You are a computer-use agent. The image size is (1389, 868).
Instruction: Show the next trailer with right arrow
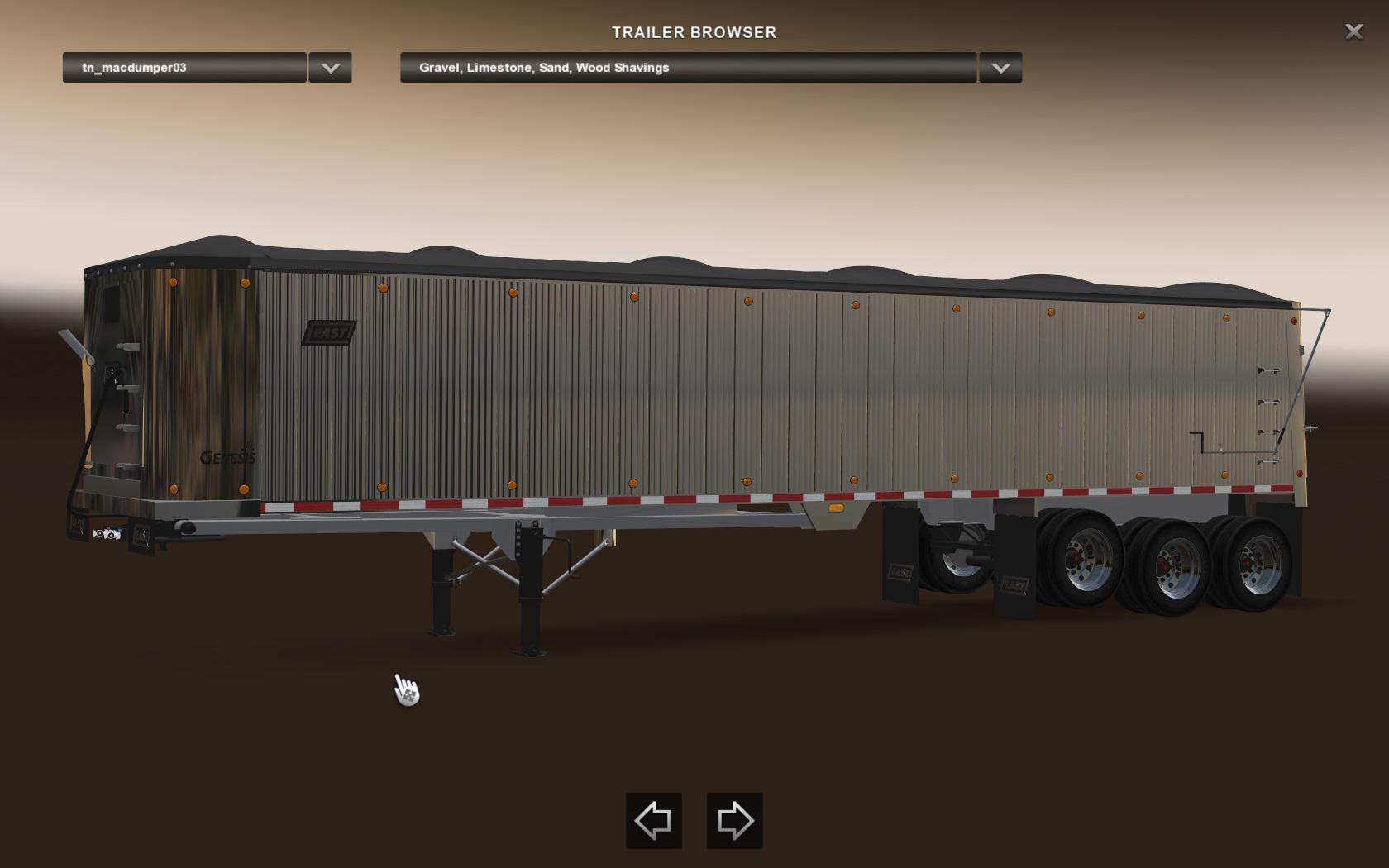(734, 821)
